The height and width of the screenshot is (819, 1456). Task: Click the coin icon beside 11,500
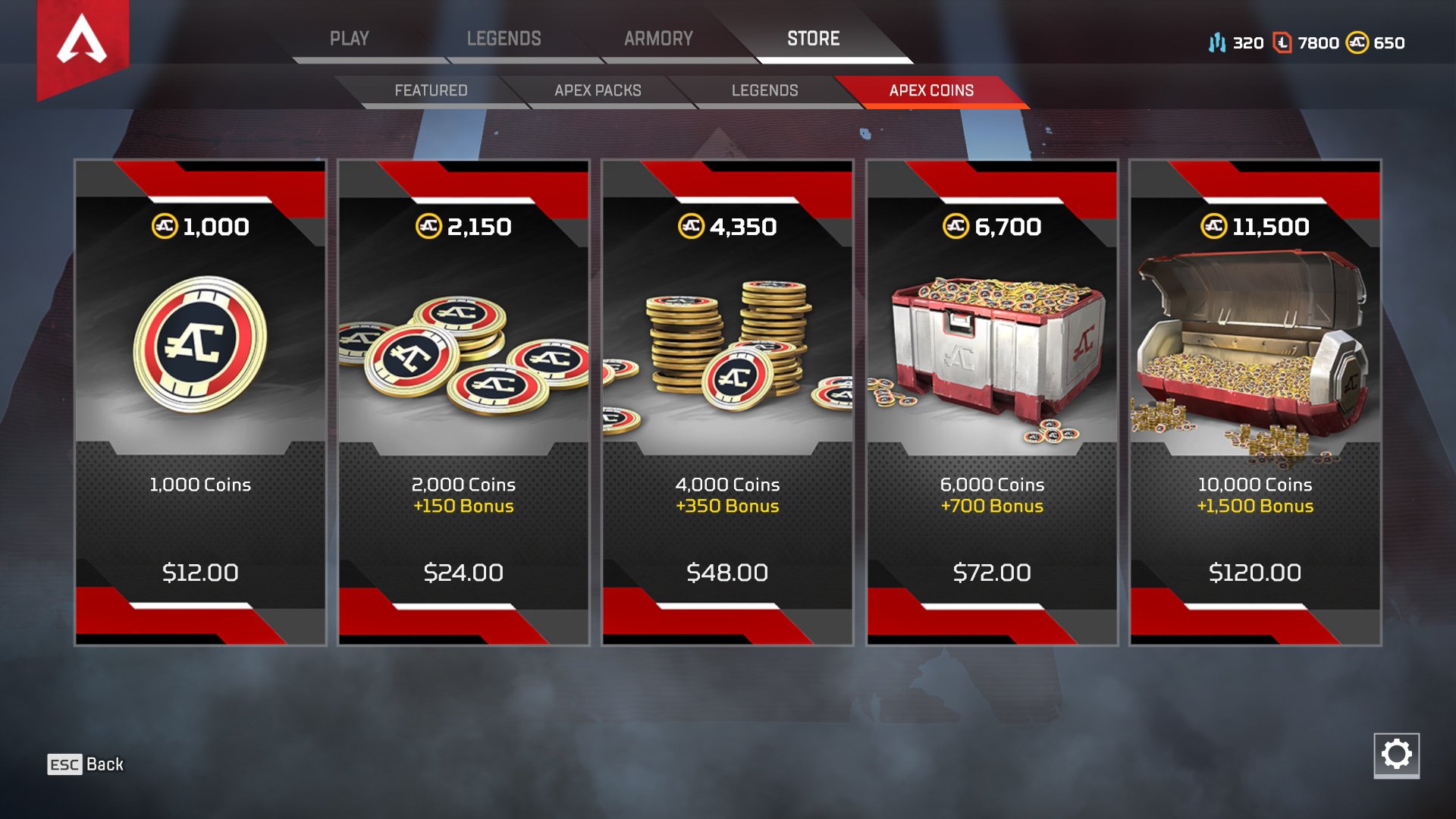[x=1214, y=225]
